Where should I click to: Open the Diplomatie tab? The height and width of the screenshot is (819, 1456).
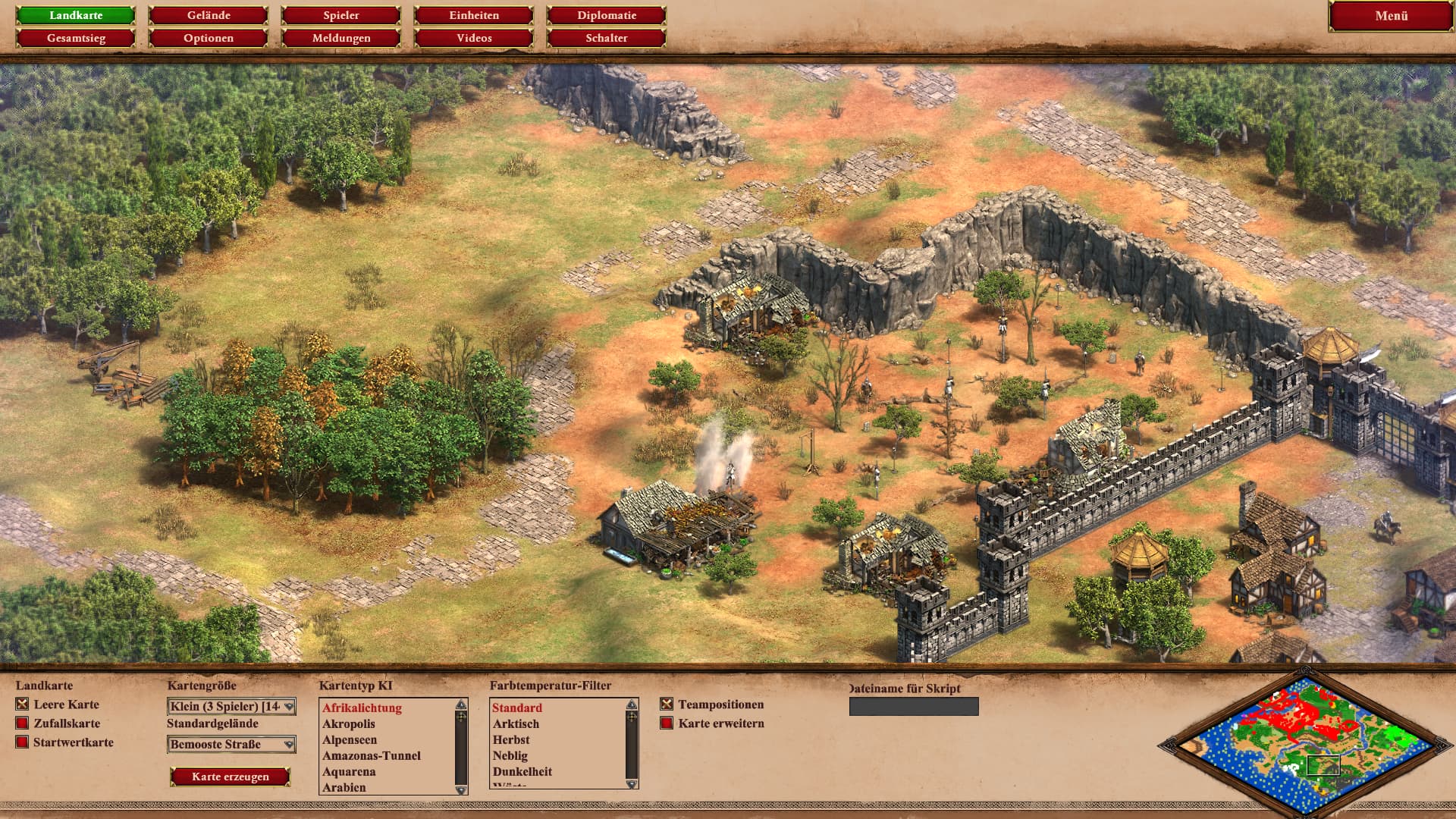tap(607, 15)
